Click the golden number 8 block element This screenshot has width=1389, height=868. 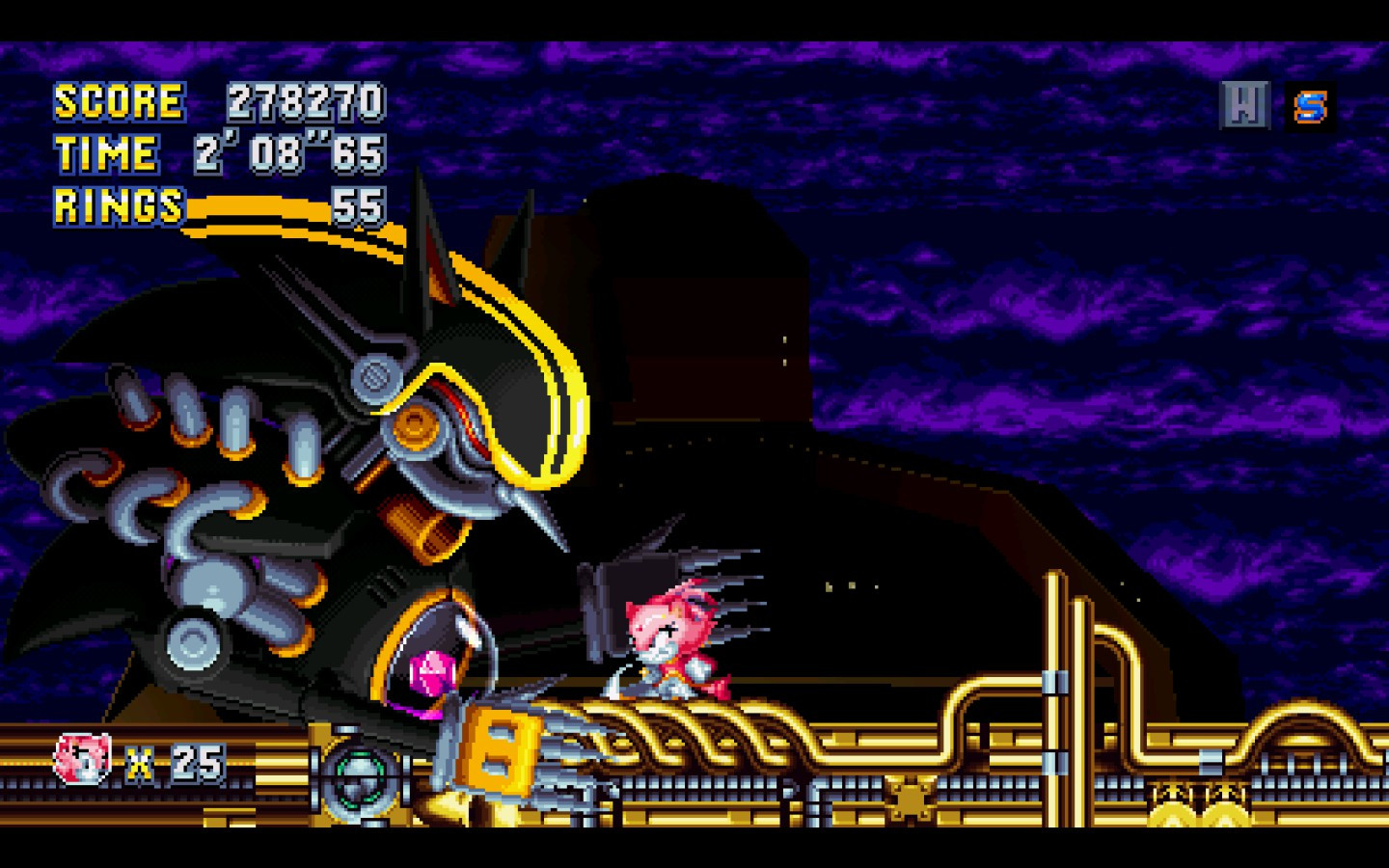(498, 751)
